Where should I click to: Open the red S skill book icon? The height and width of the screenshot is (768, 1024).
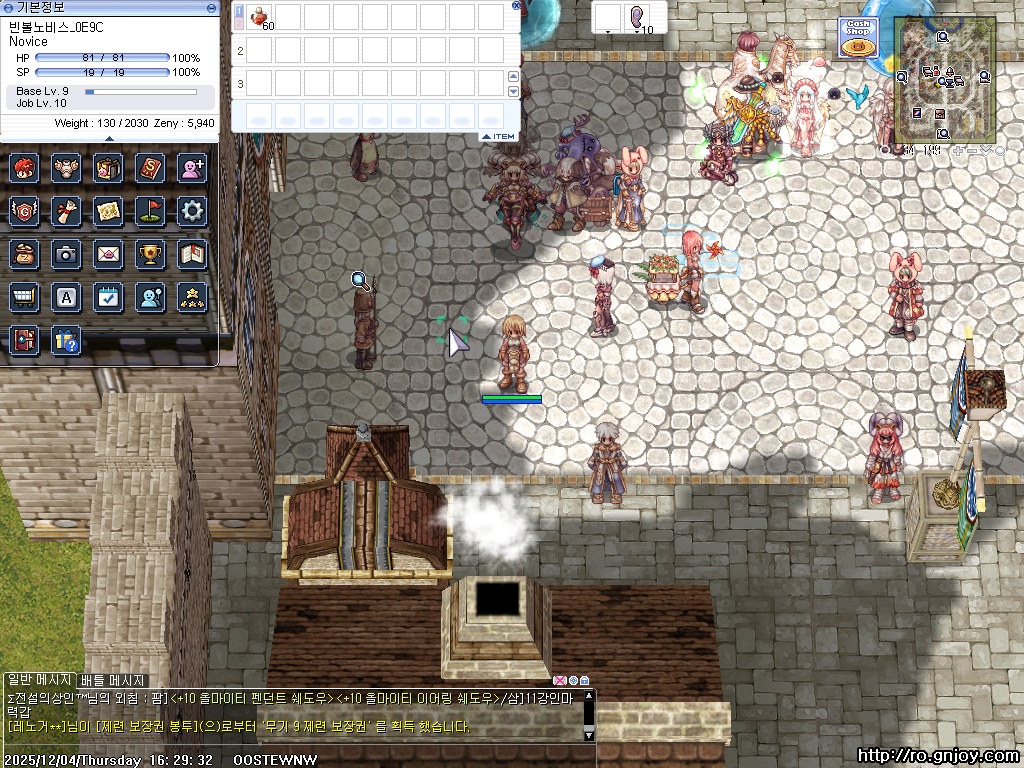point(150,167)
